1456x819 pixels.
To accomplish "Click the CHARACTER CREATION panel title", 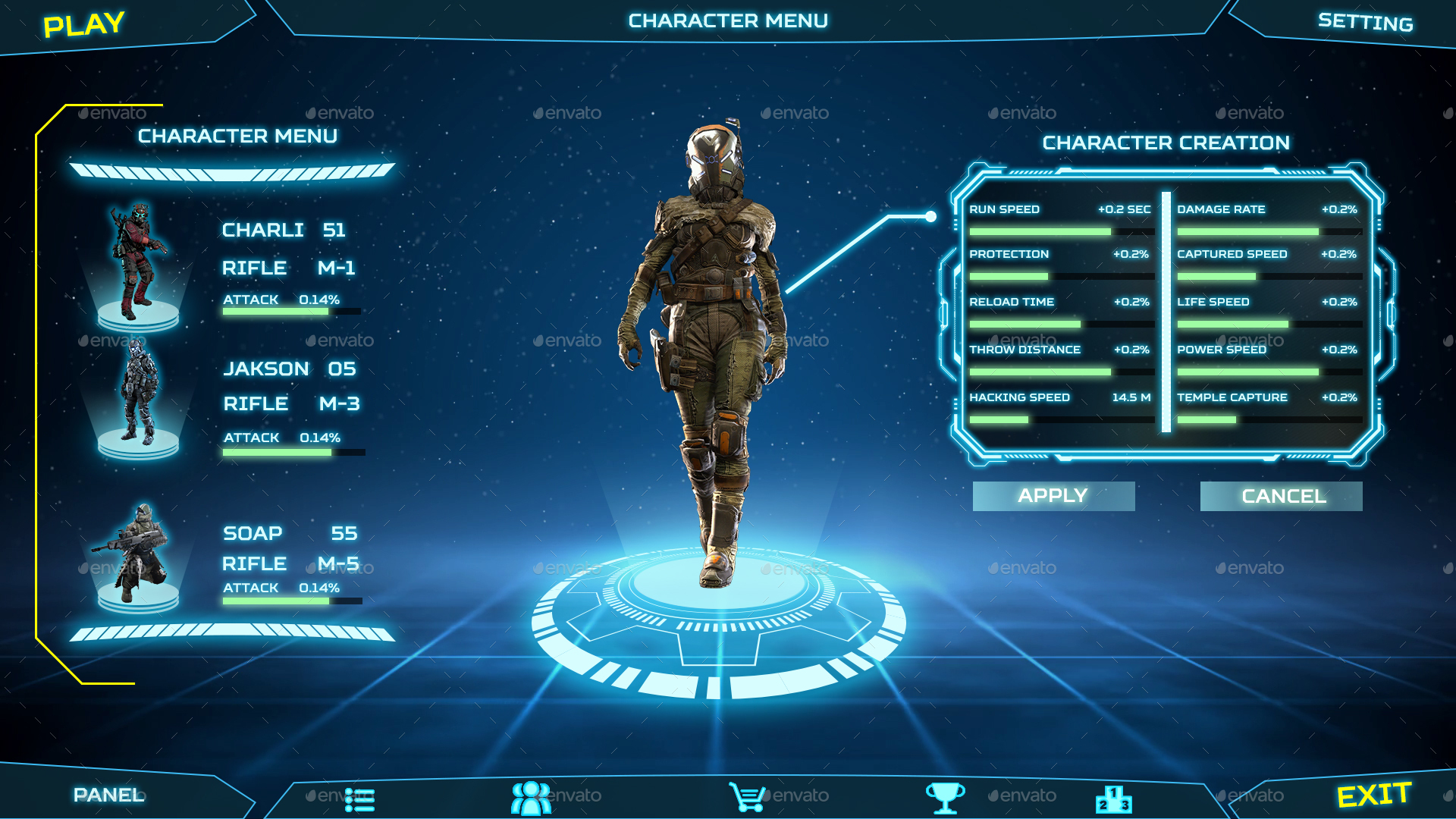I will click(x=1166, y=143).
